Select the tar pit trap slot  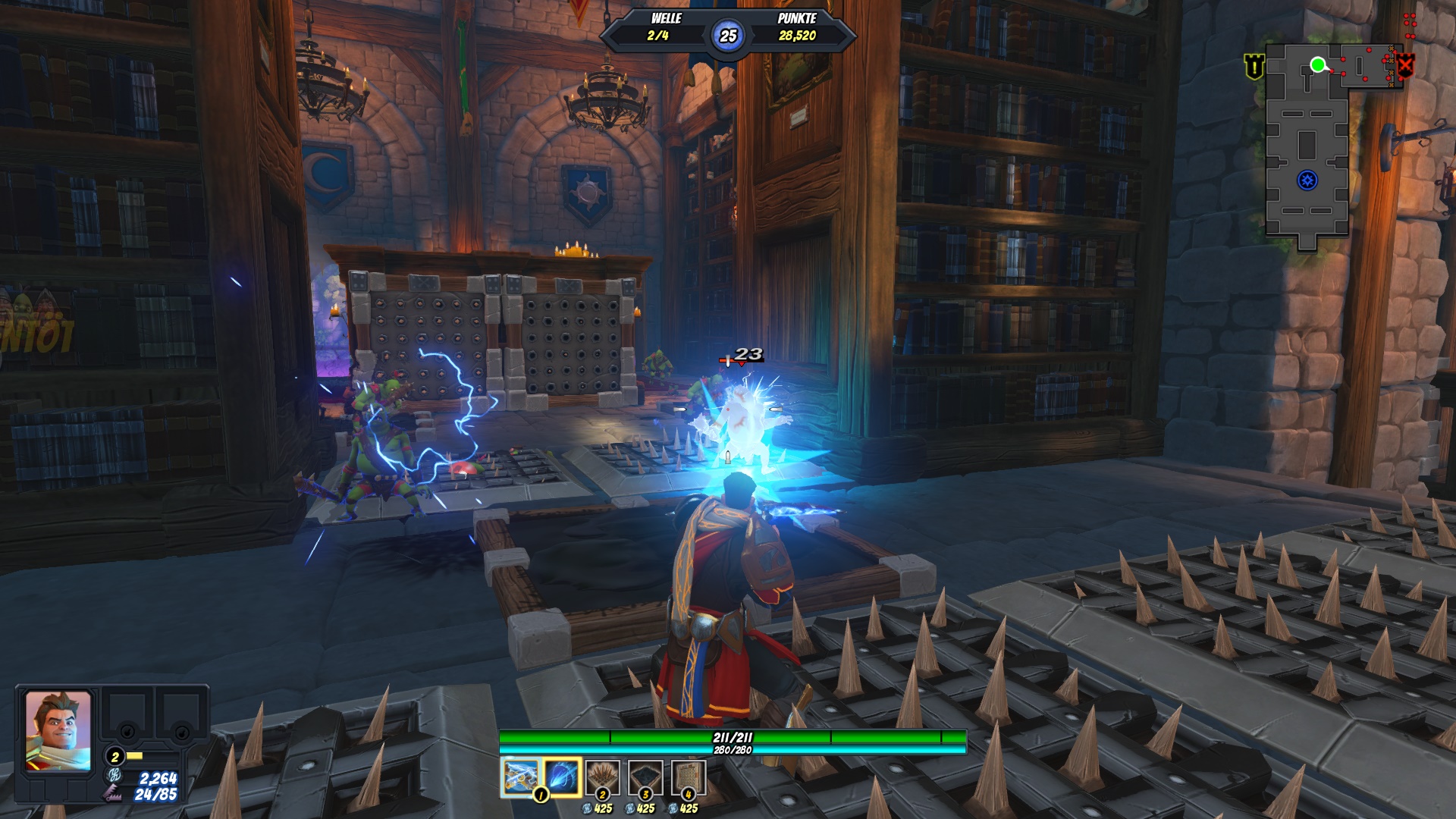646,778
